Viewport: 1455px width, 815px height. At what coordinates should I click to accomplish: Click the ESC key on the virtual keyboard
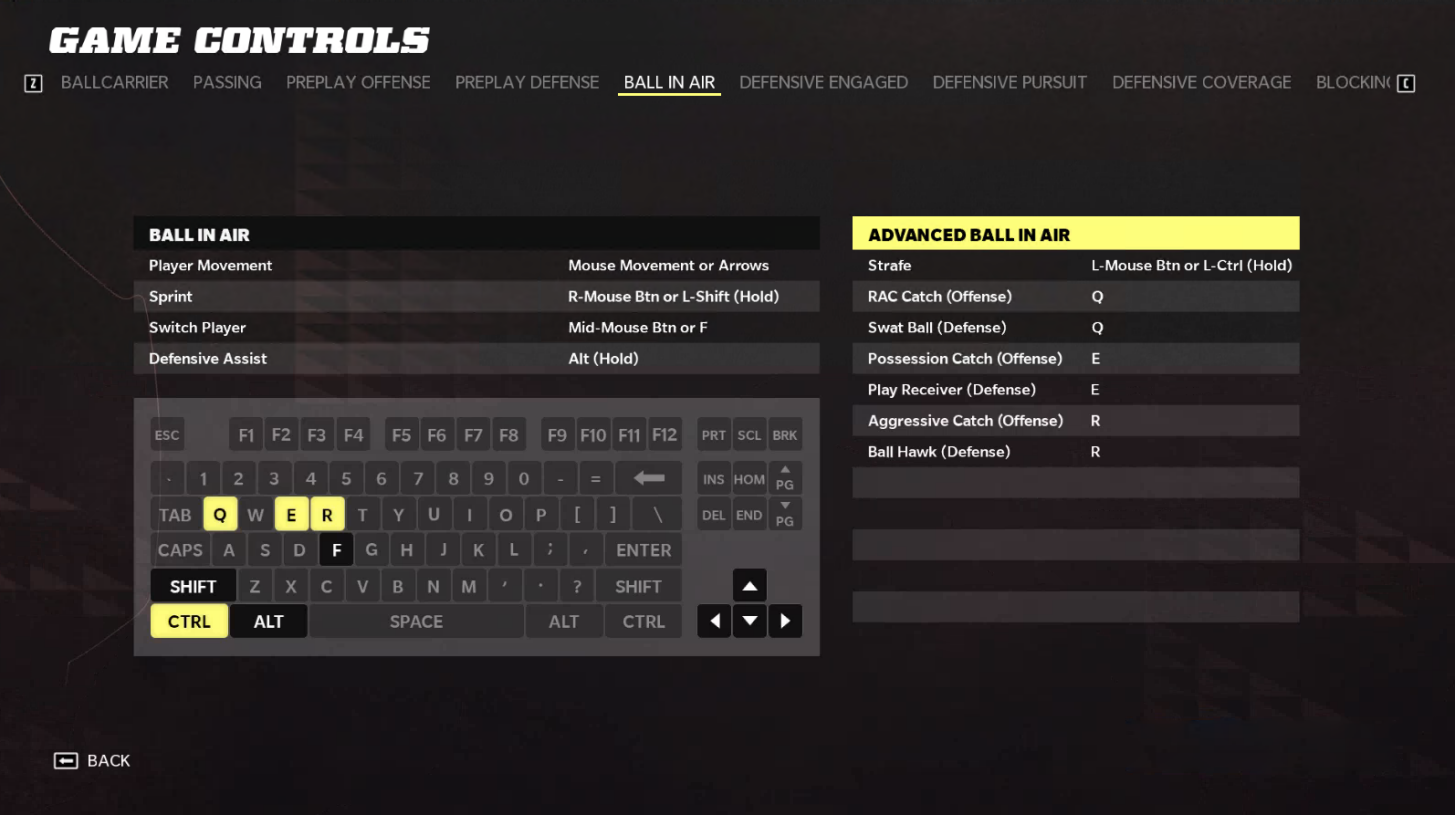coord(166,434)
